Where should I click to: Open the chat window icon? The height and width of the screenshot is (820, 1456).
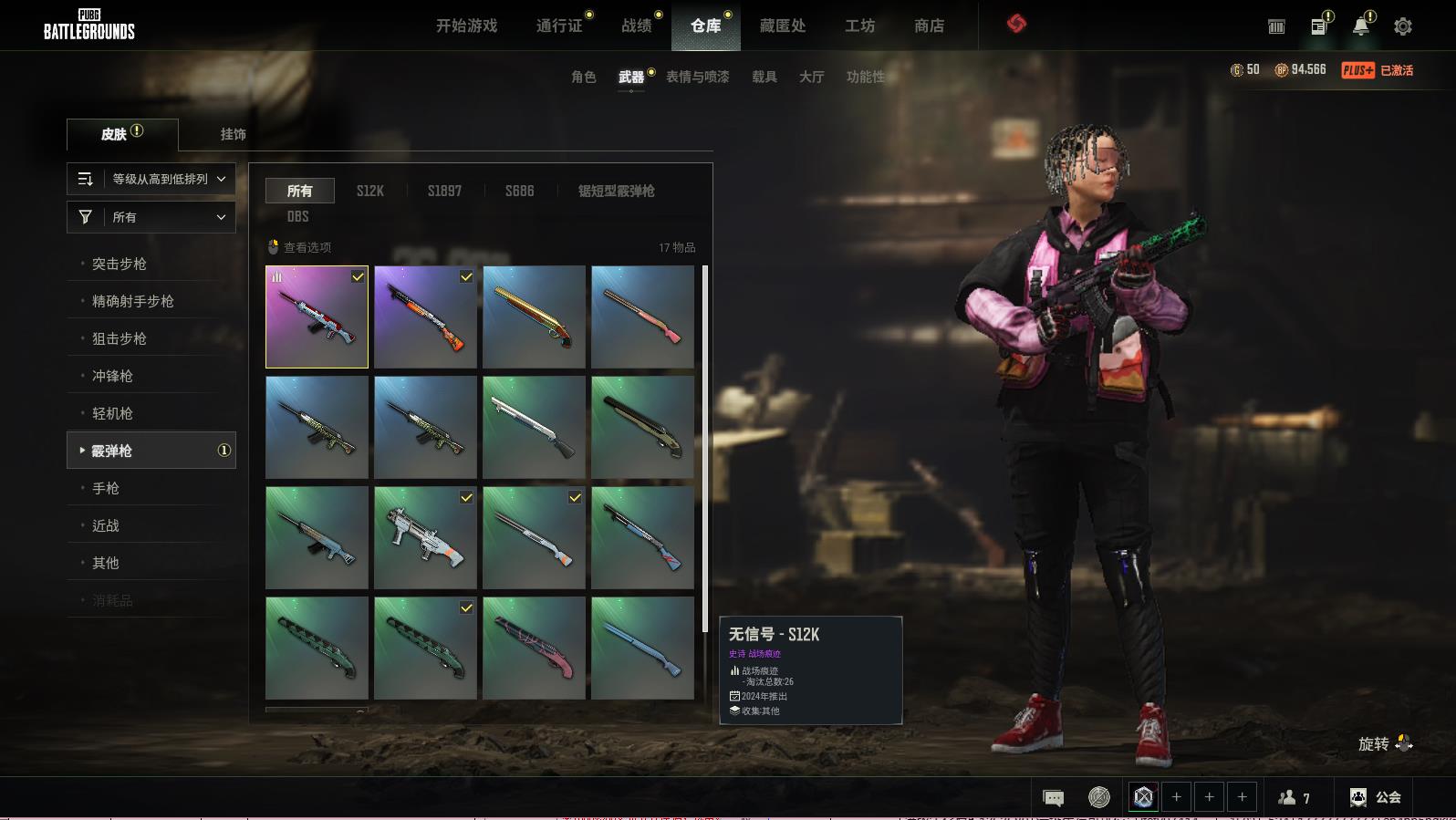[1053, 798]
